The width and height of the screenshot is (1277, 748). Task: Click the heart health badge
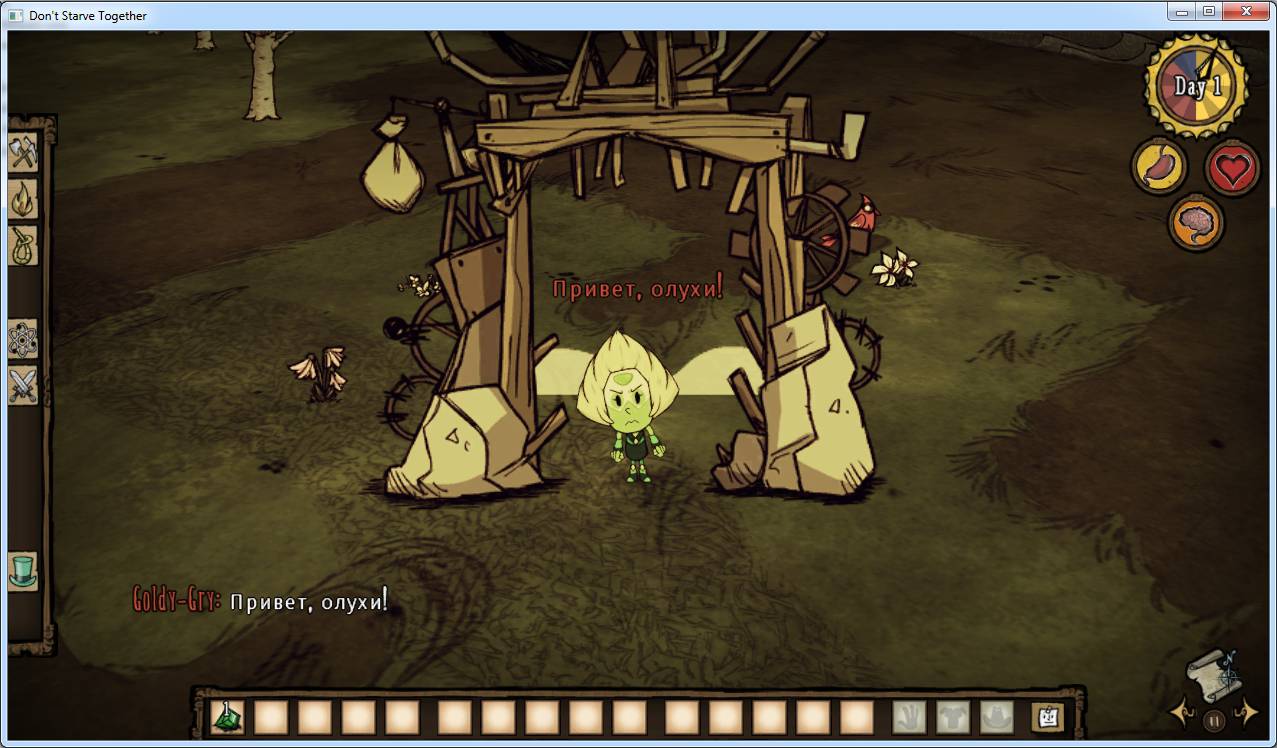pos(1232,168)
